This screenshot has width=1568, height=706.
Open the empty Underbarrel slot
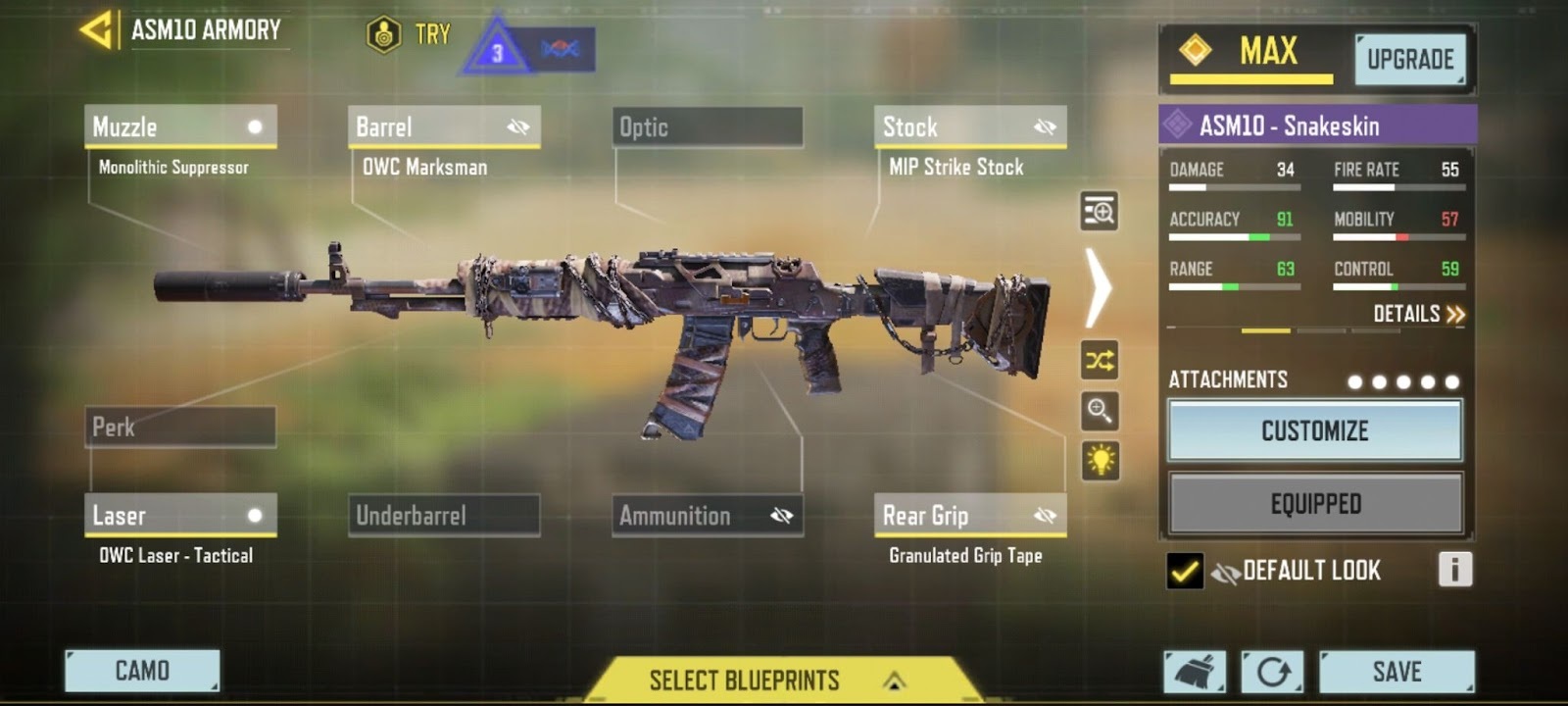tap(443, 516)
